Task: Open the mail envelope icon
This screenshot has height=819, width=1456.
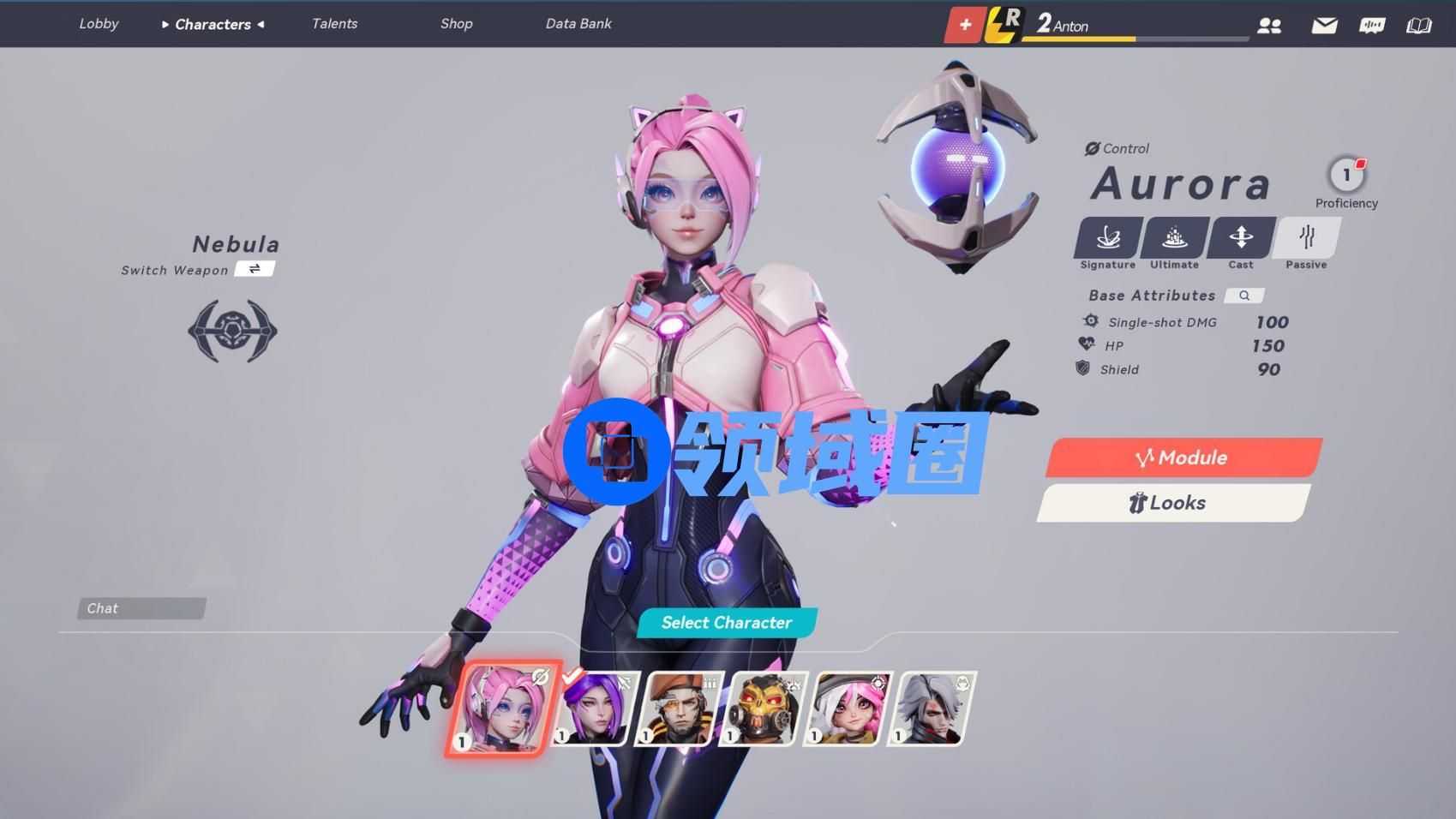Action: 1324,26
